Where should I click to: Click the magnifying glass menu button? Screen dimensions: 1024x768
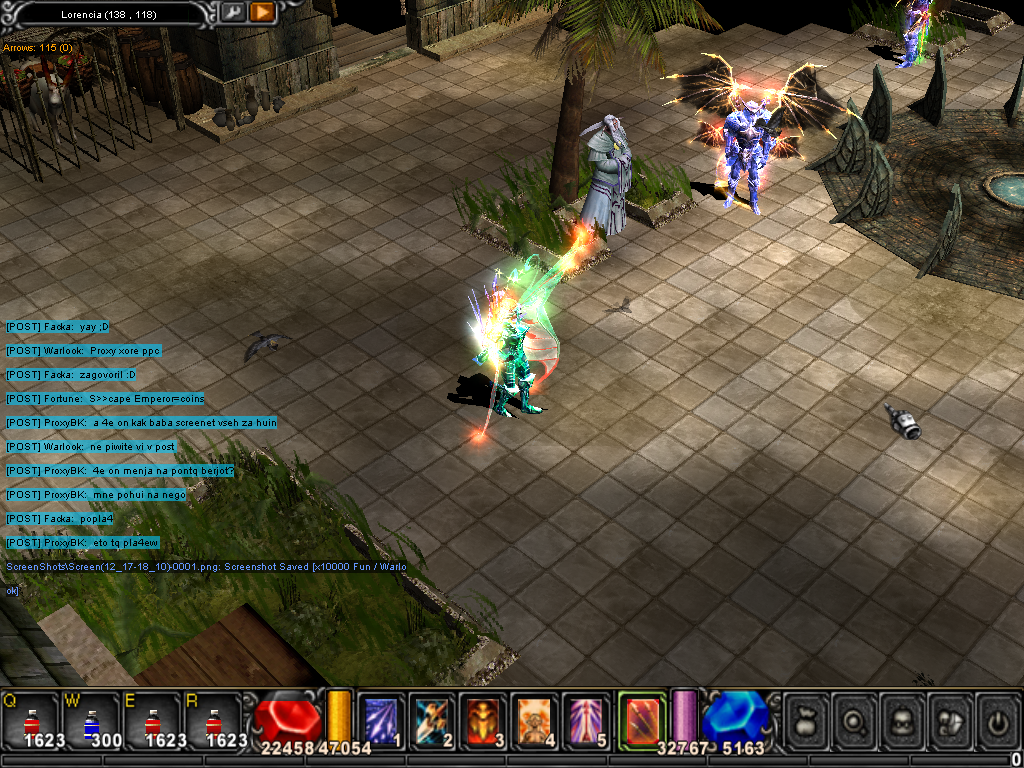(853, 720)
